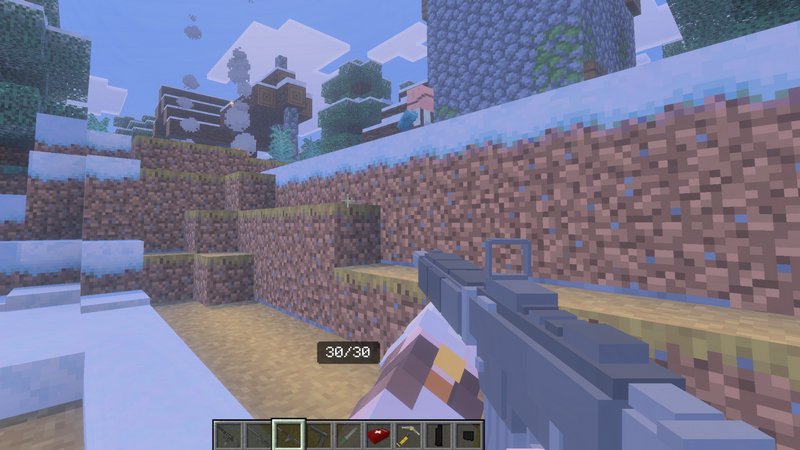Choose the yellow-handled tool in the hotbar
Viewport: 800px width, 450px height.
click(408, 435)
